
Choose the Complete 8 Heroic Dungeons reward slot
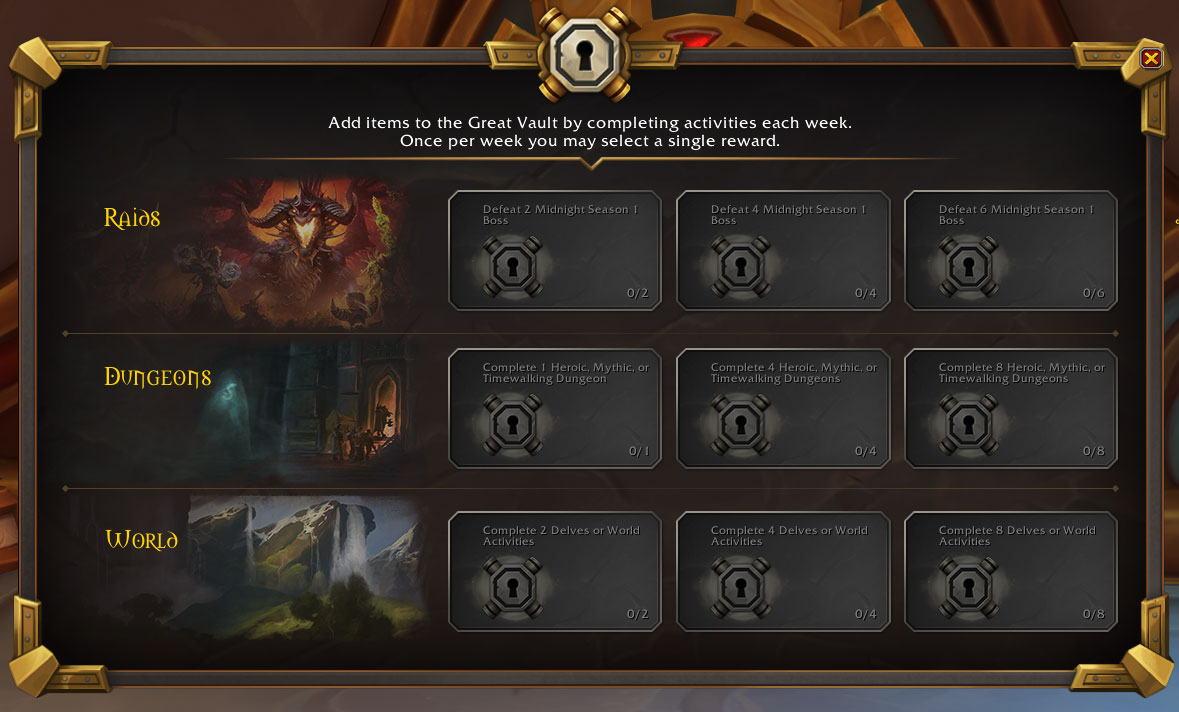pos(1011,409)
